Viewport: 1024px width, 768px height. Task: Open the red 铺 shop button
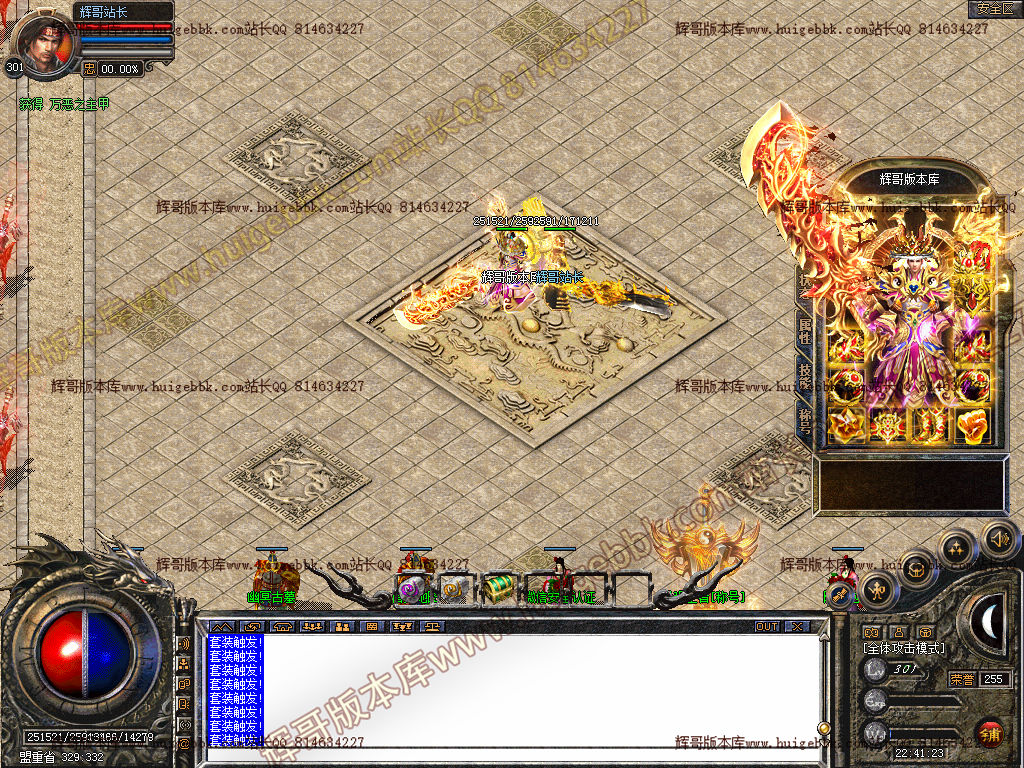pyautogui.click(x=991, y=733)
